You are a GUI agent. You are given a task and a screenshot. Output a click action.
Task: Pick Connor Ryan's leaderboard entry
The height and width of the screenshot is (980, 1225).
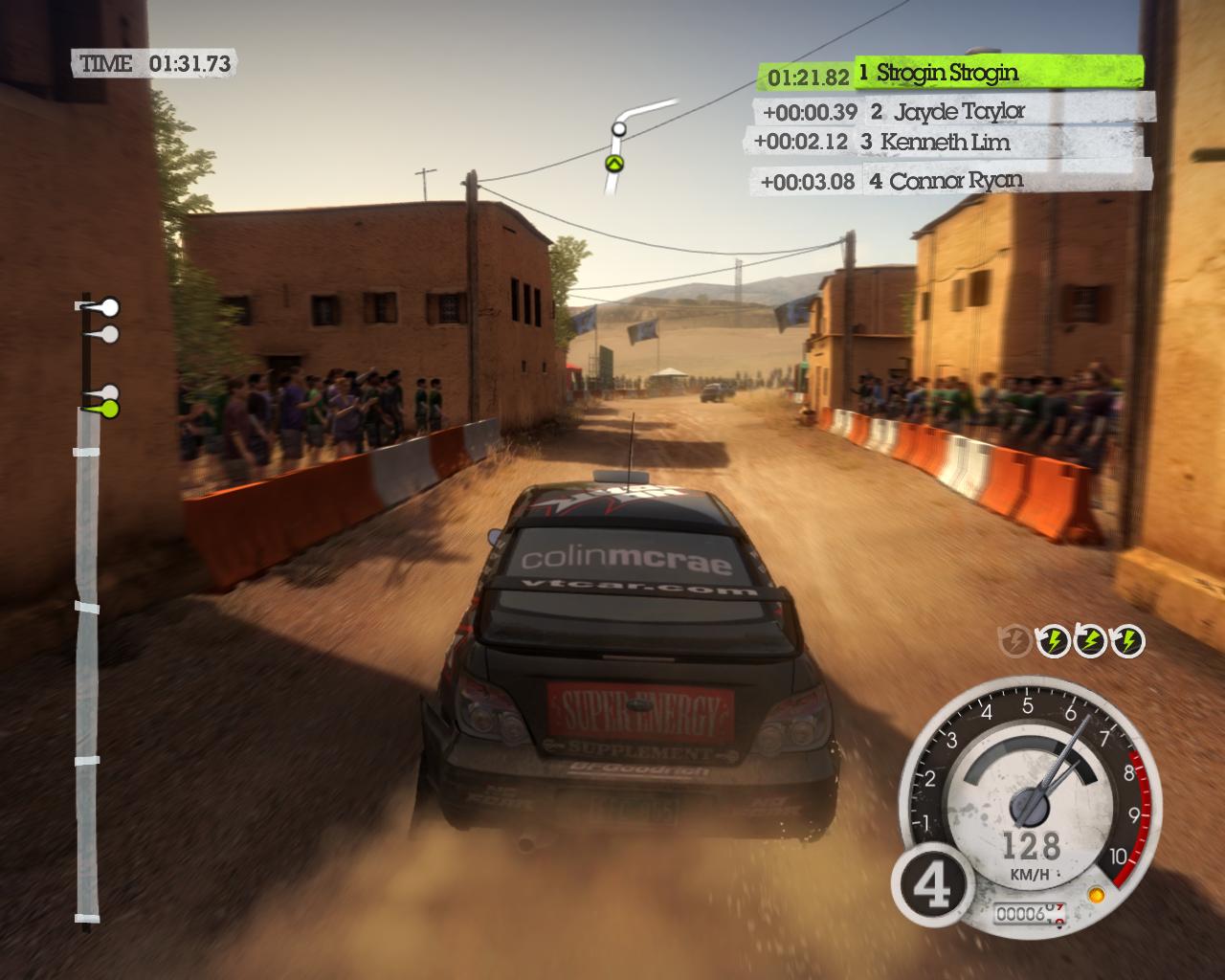click(x=950, y=180)
